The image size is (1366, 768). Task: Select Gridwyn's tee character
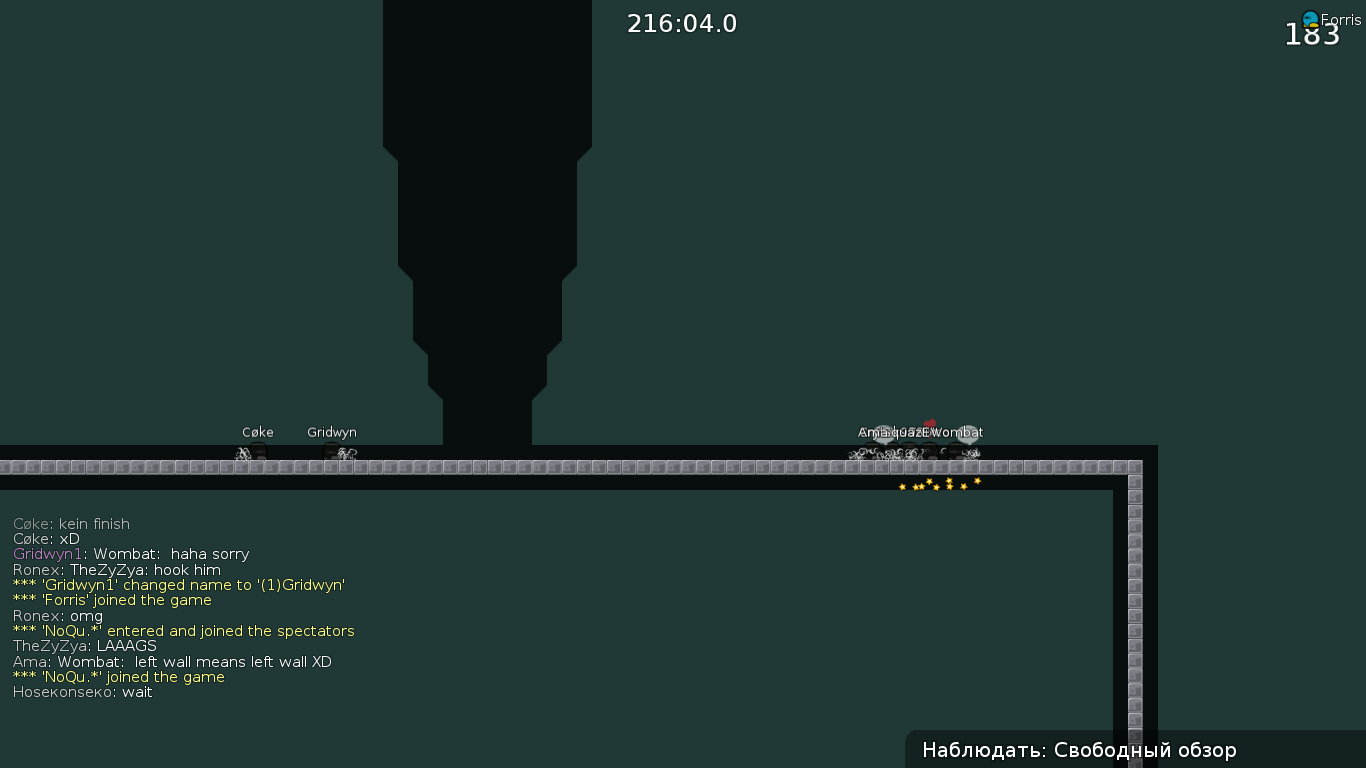(x=331, y=451)
